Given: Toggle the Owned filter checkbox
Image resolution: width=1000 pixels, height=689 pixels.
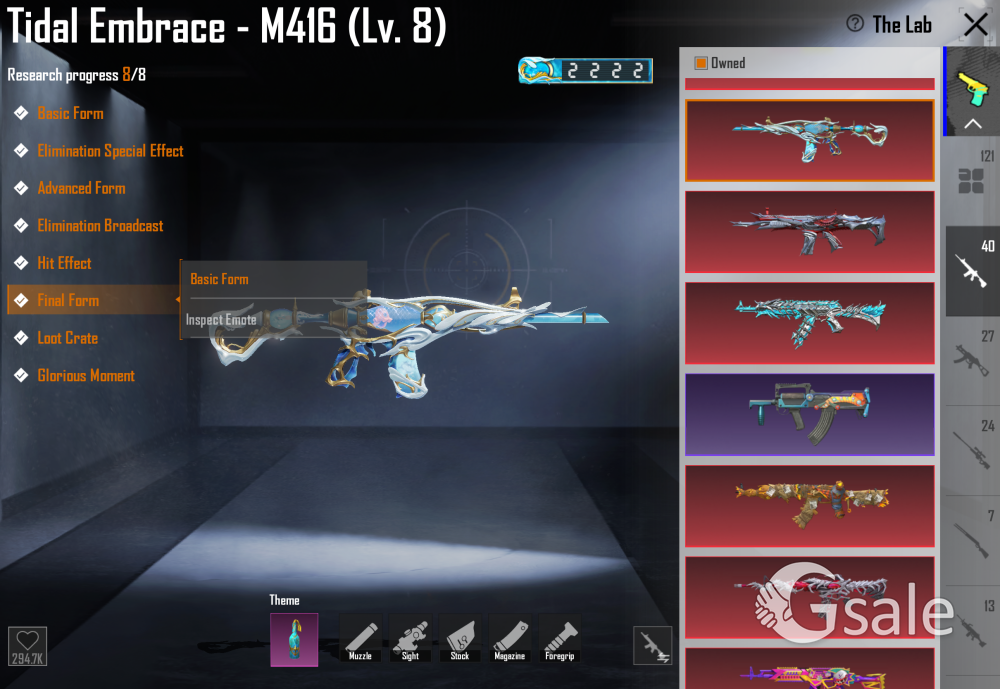Looking at the screenshot, I should (x=701, y=63).
